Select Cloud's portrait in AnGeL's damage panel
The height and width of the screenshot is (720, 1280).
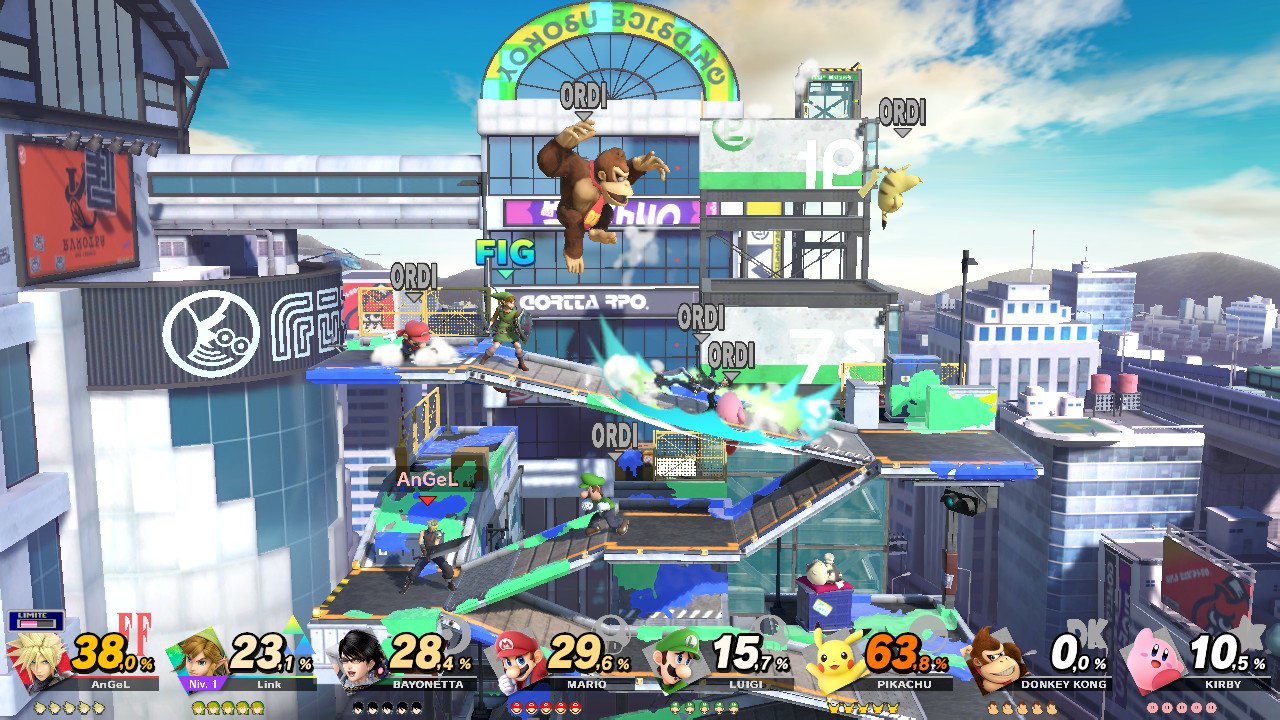[40, 658]
